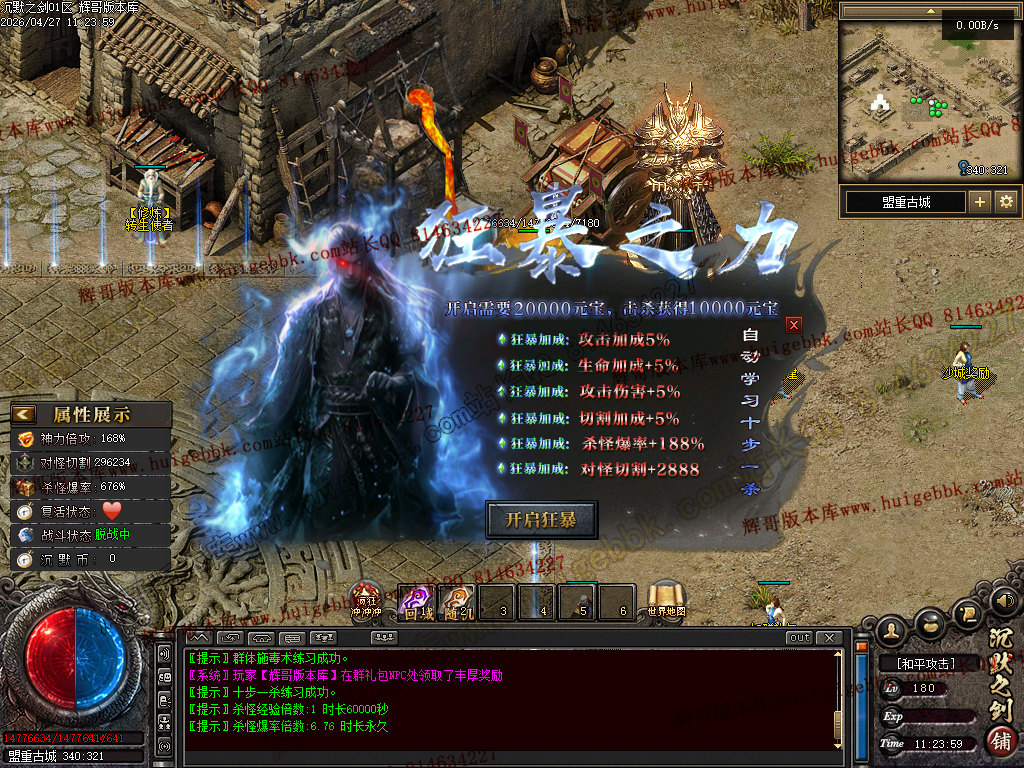This screenshot has width=1024, height=768.
Task: Open the 世界地图 world map scroll
Action: coord(665,601)
